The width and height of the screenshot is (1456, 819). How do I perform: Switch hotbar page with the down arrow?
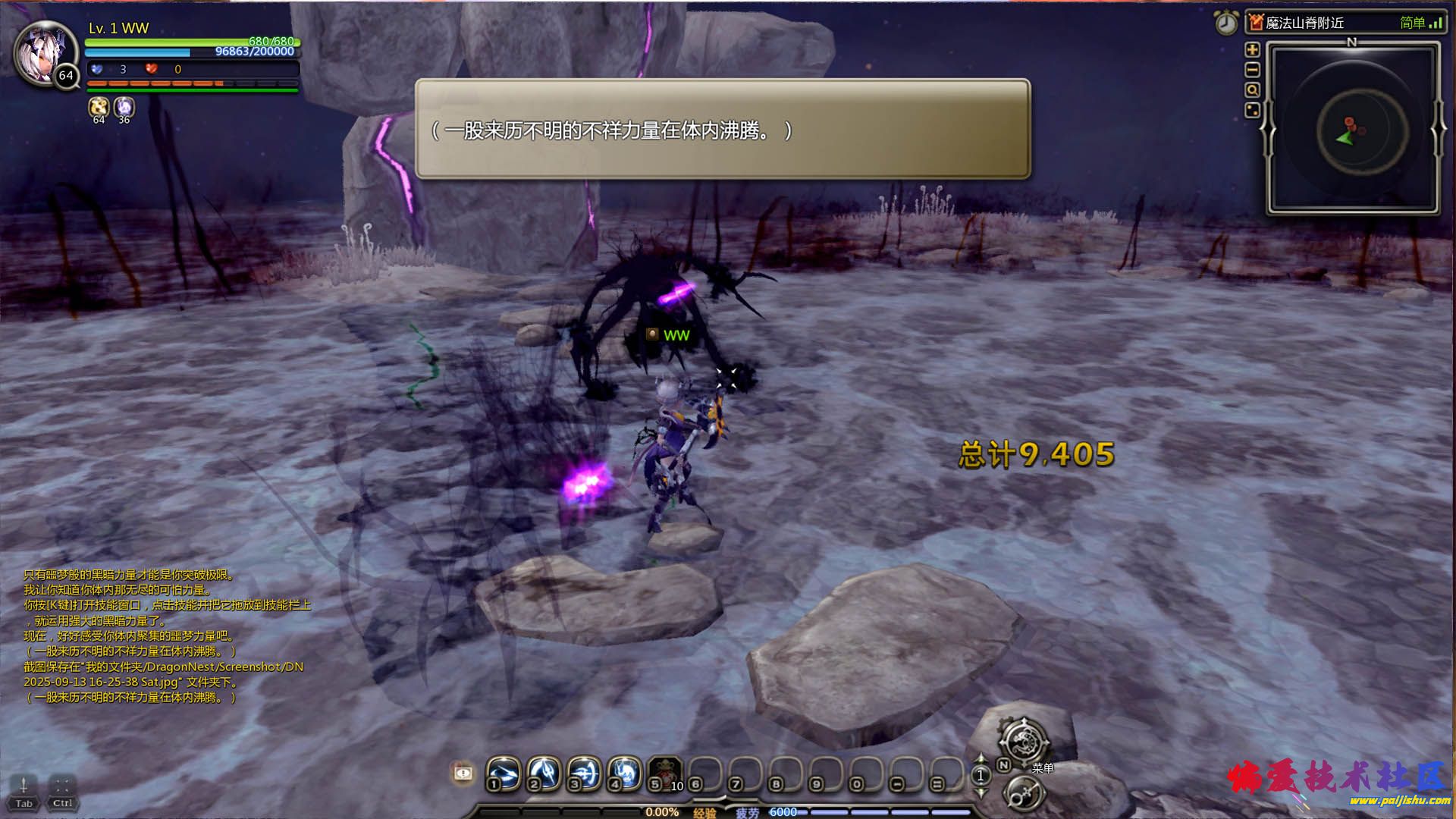pos(981,792)
